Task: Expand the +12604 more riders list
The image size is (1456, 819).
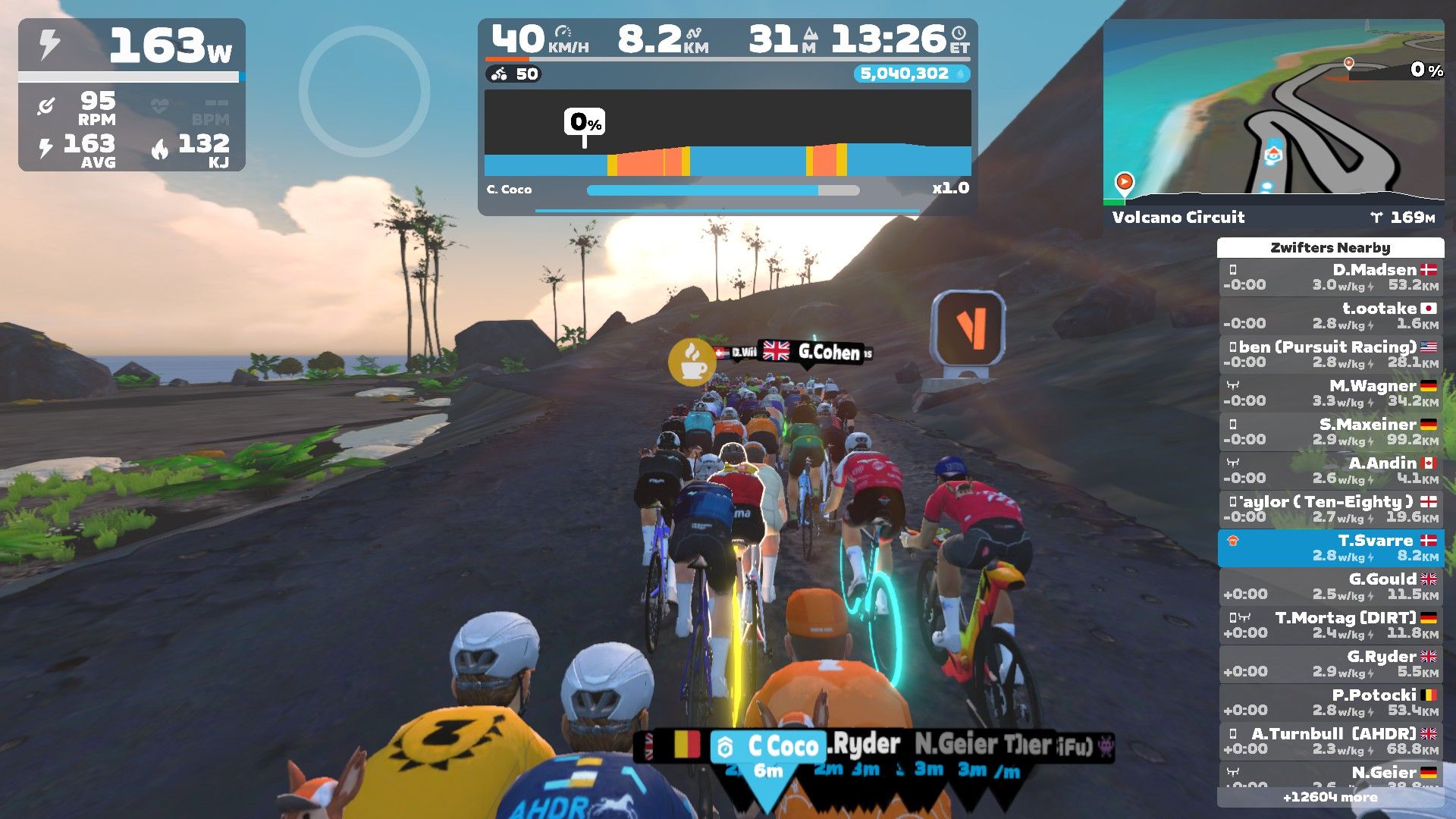Action: [x=1330, y=797]
